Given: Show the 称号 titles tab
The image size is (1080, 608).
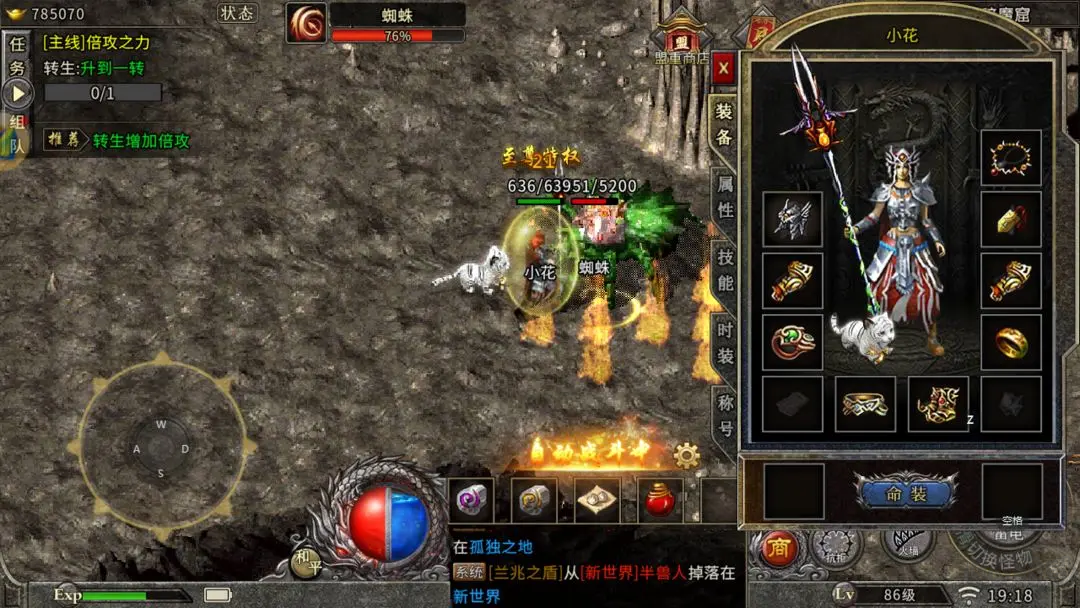Looking at the screenshot, I should click(725, 415).
